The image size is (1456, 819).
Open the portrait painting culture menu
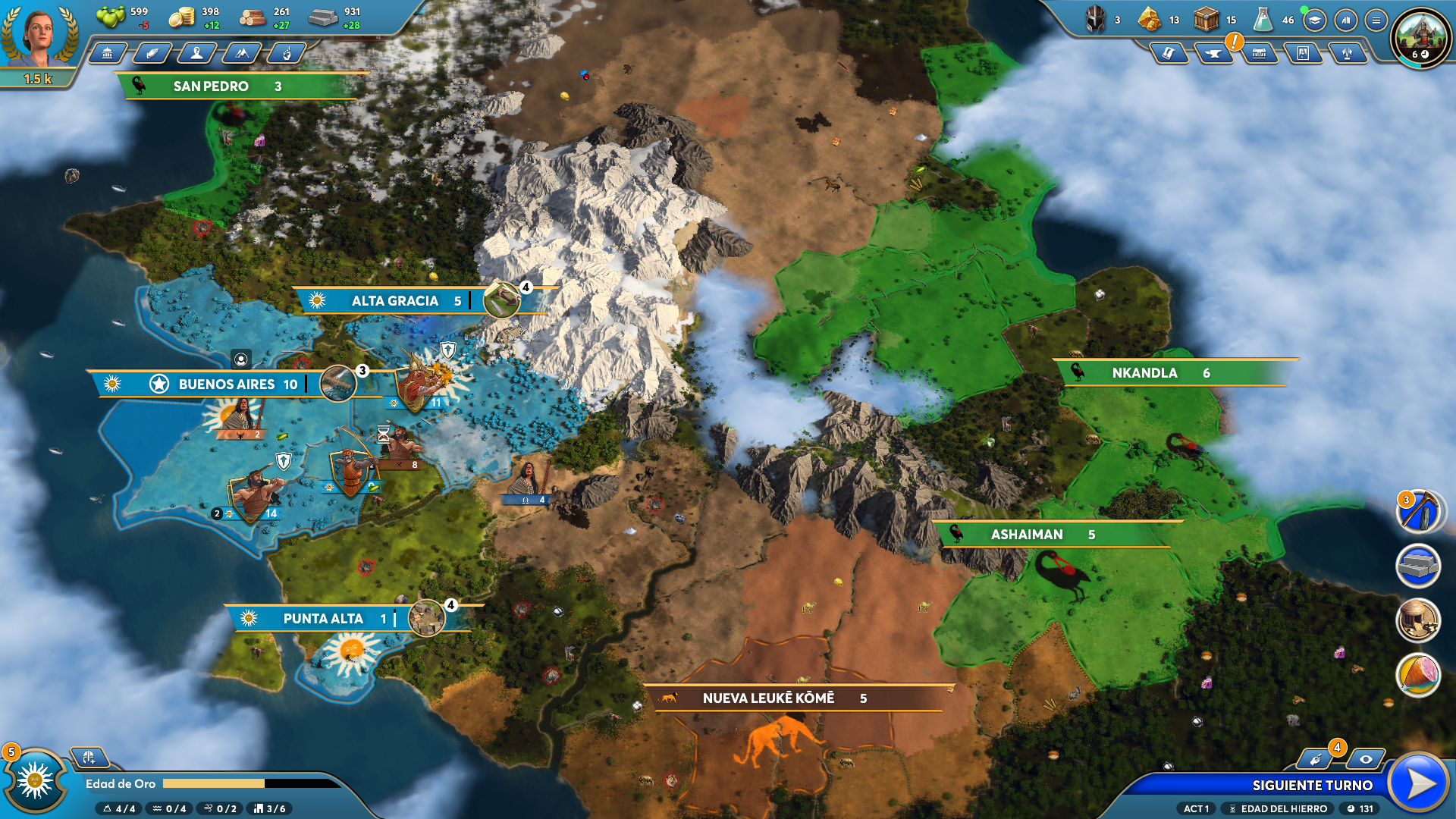pos(1303,53)
